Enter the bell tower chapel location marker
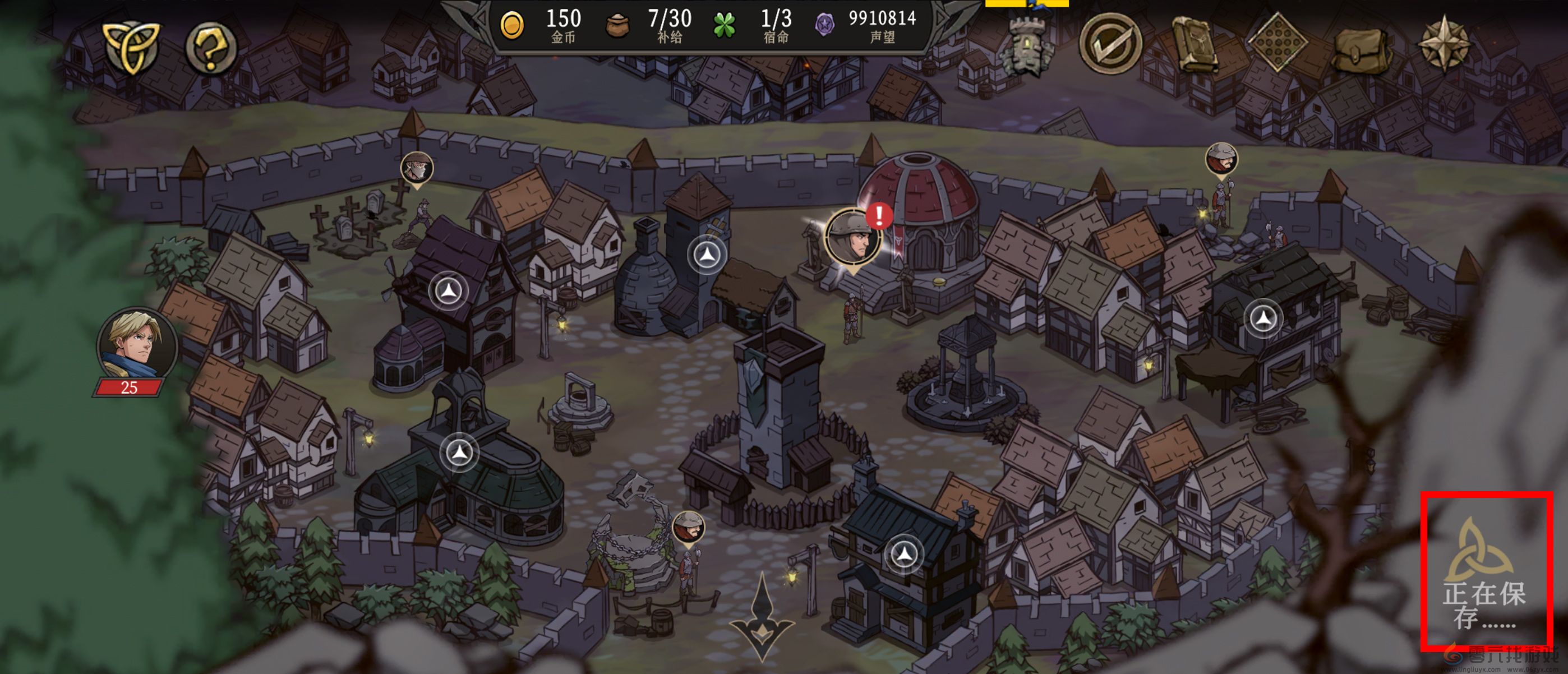Screen dimensions: 1568x674 (459, 453)
